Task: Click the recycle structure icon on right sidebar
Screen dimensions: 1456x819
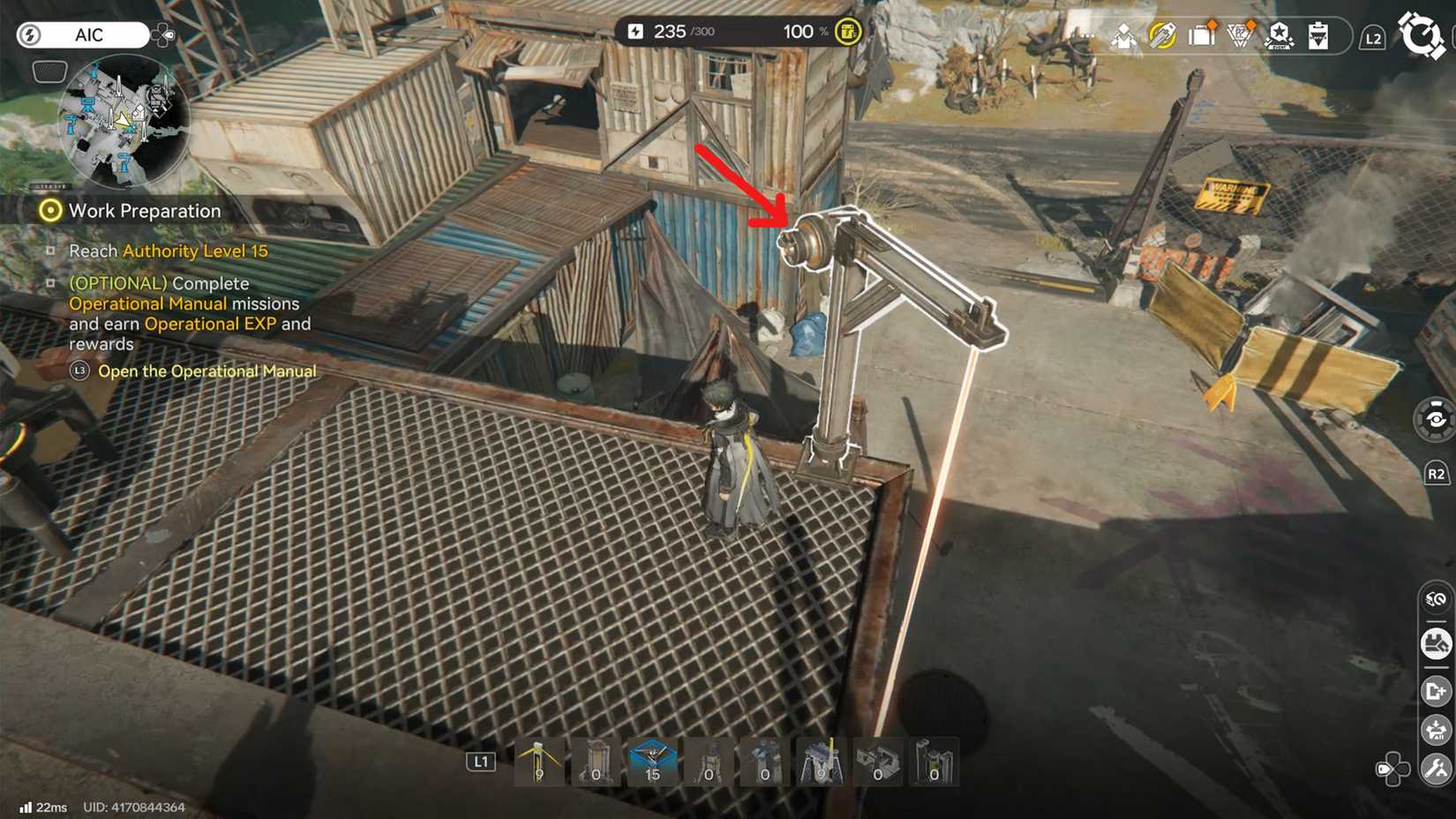Action: click(1433, 598)
